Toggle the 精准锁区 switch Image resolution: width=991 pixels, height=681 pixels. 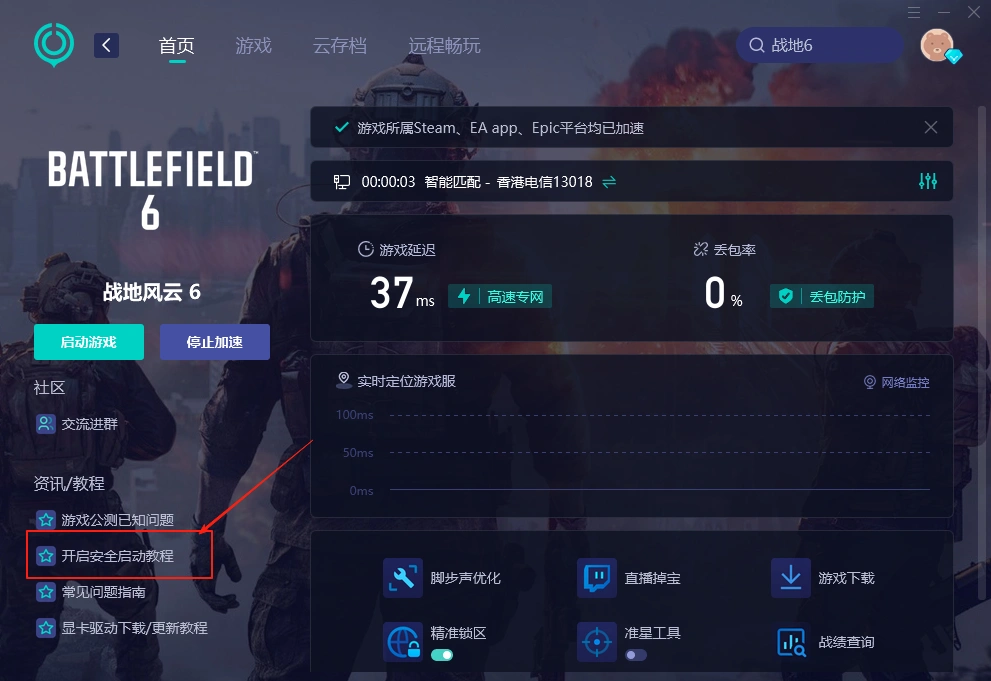441,655
